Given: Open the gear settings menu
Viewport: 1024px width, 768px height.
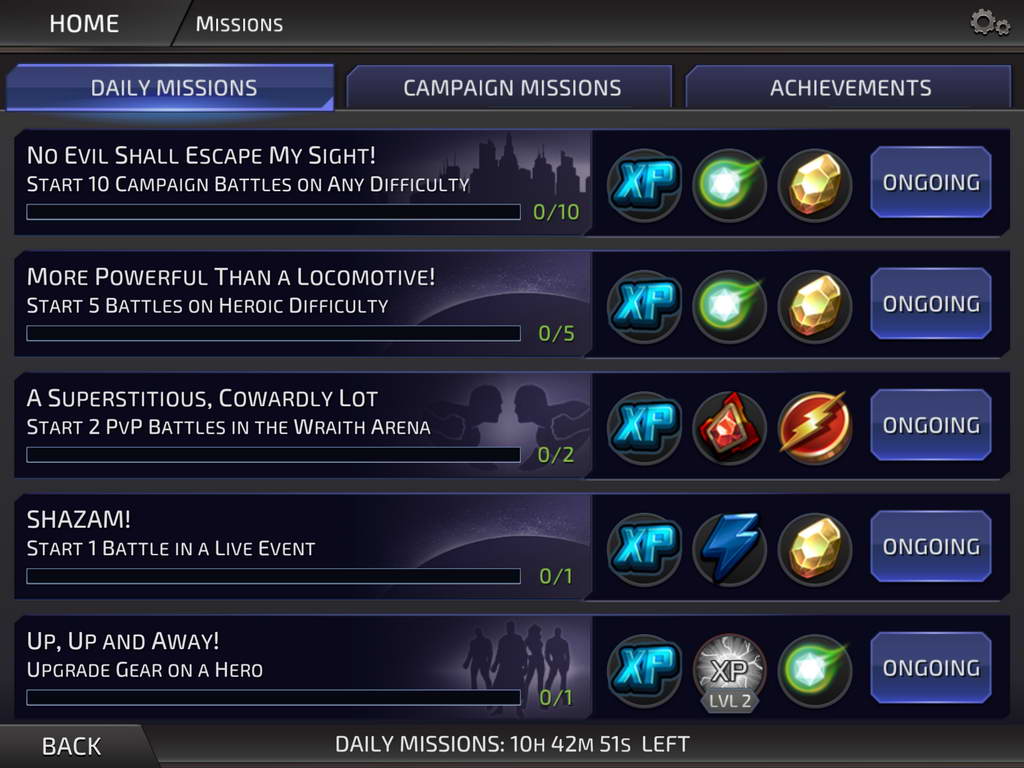Looking at the screenshot, I should click(989, 23).
